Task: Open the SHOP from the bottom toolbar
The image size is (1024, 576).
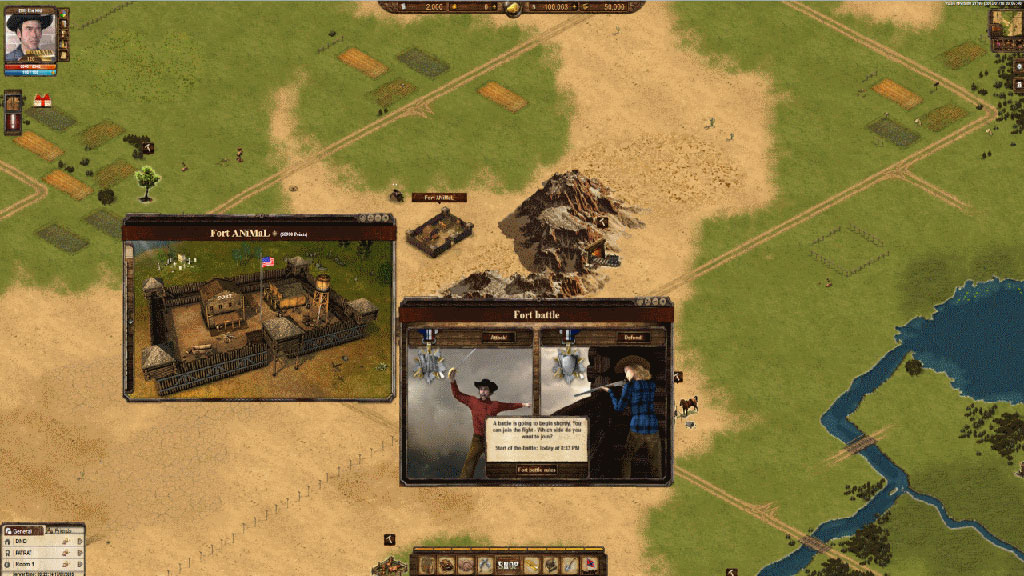Action: pyautogui.click(x=508, y=566)
